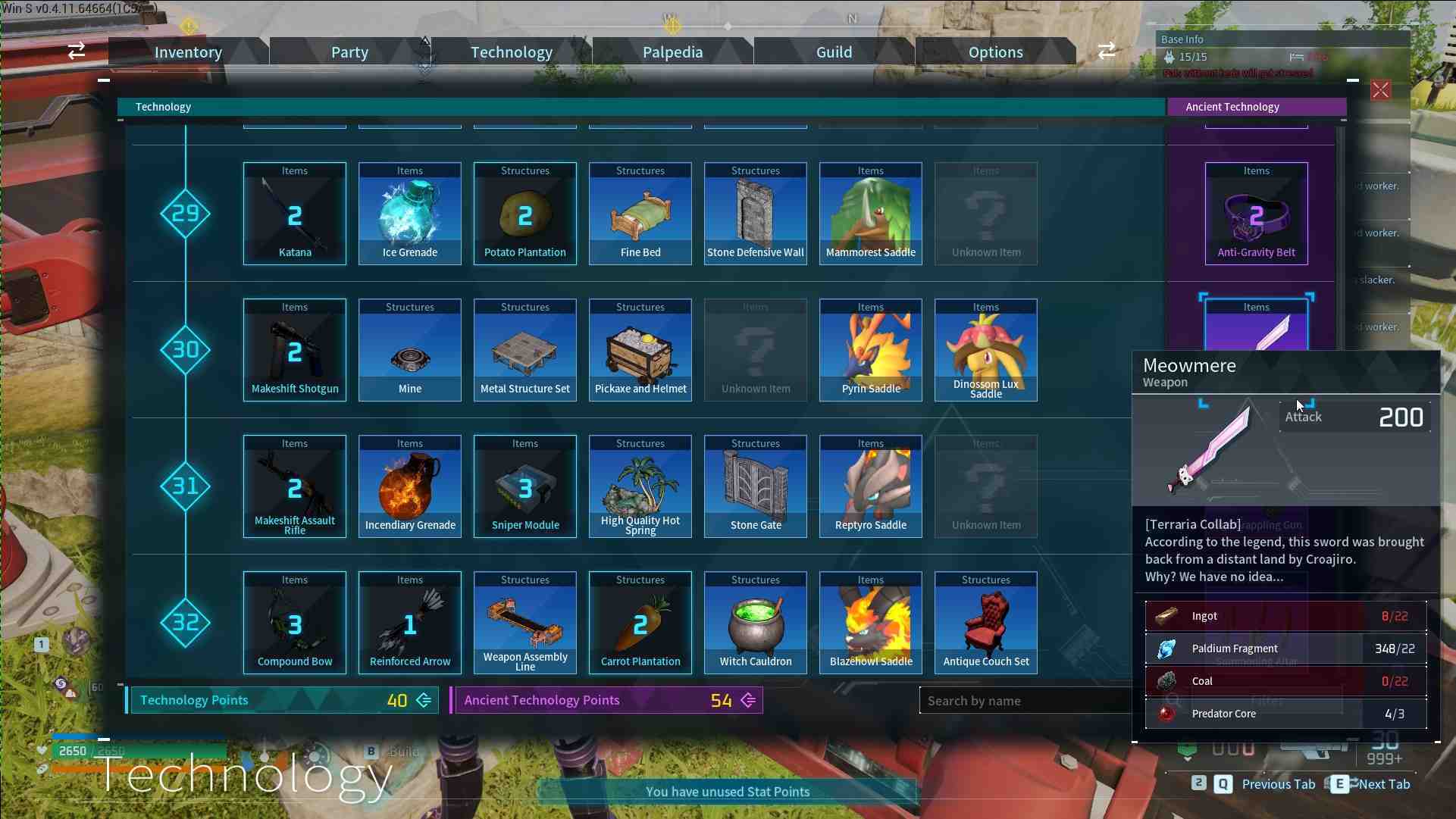The image size is (1456, 819).
Task: Choose the Pyrin Saddle tile
Action: point(871,350)
